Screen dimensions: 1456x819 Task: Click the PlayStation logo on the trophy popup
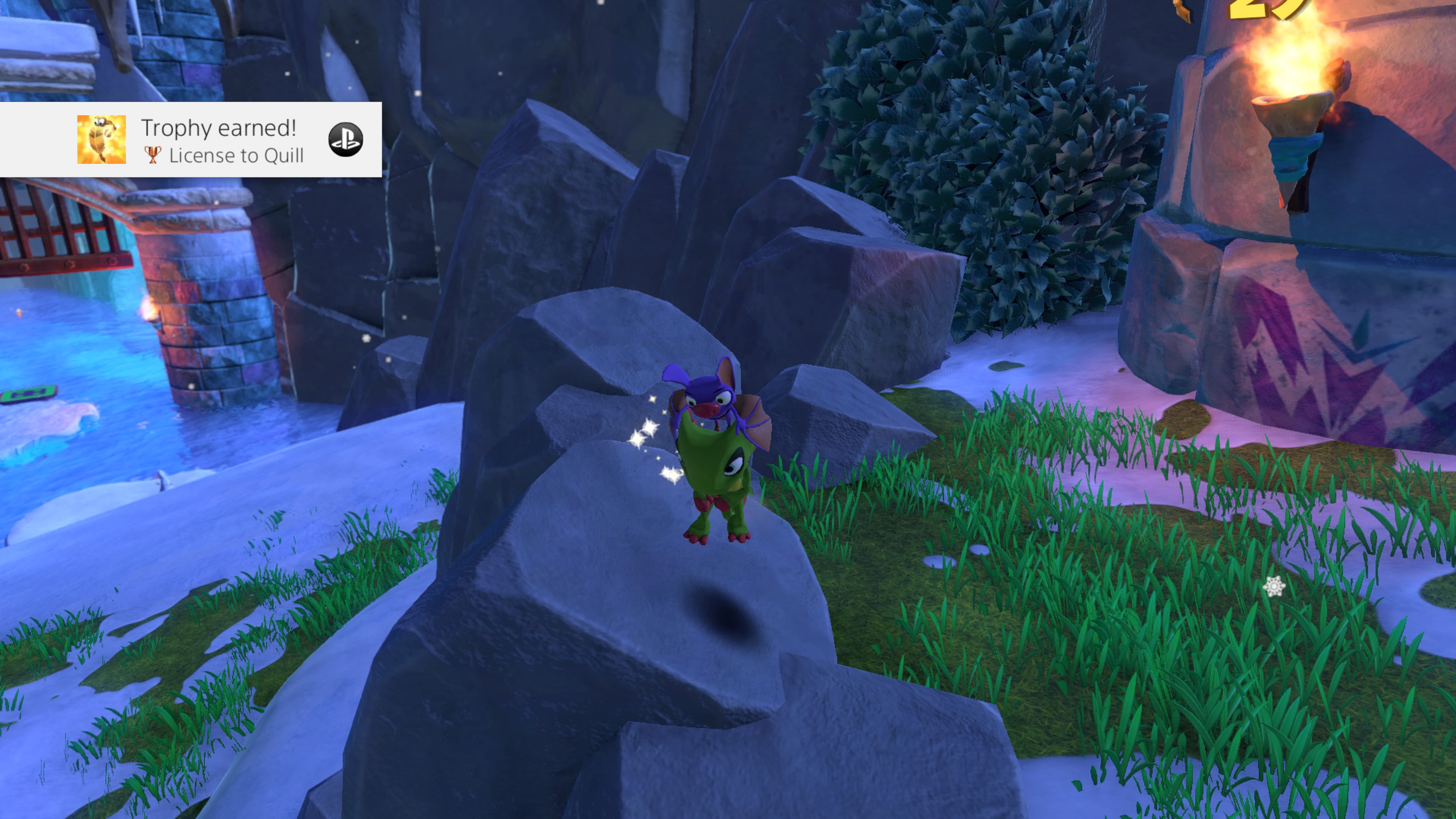(345, 140)
